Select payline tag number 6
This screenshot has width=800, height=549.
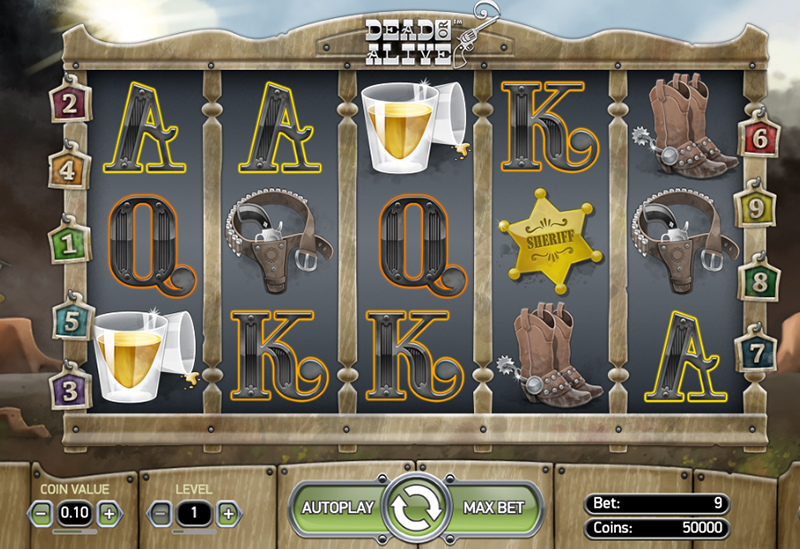(x=759, y=138)
